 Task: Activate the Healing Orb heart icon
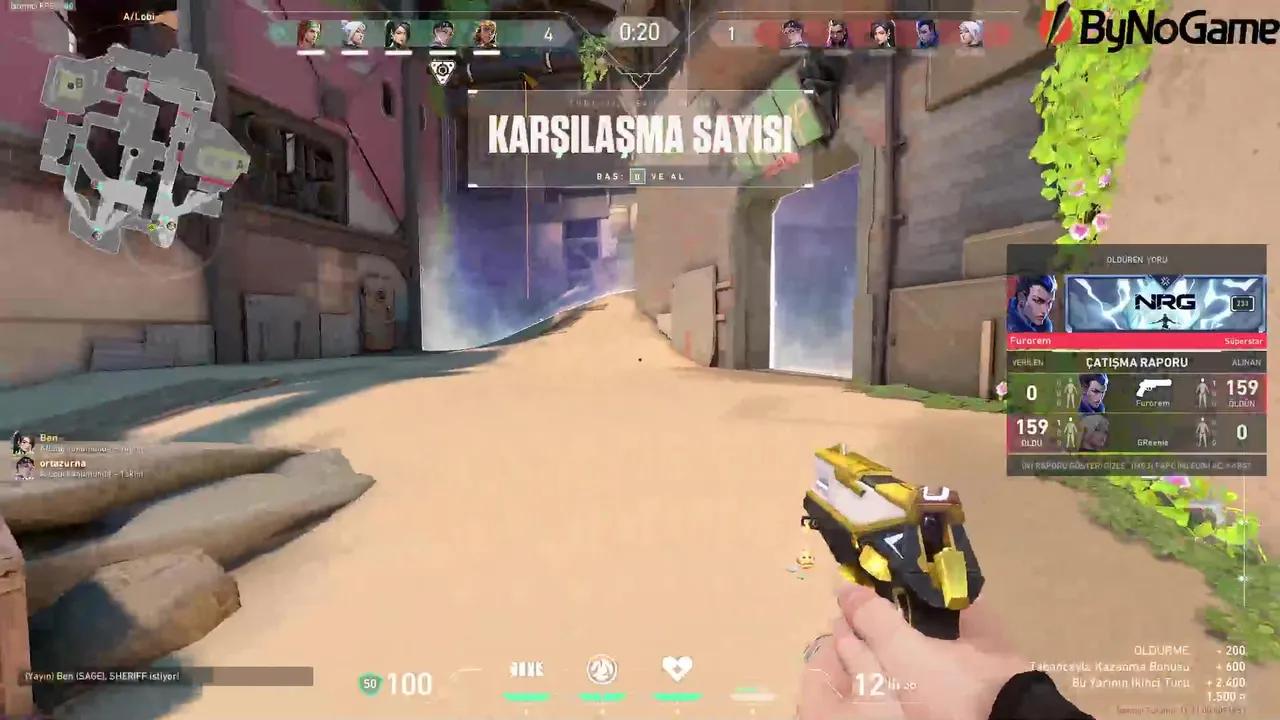(677, 668)
